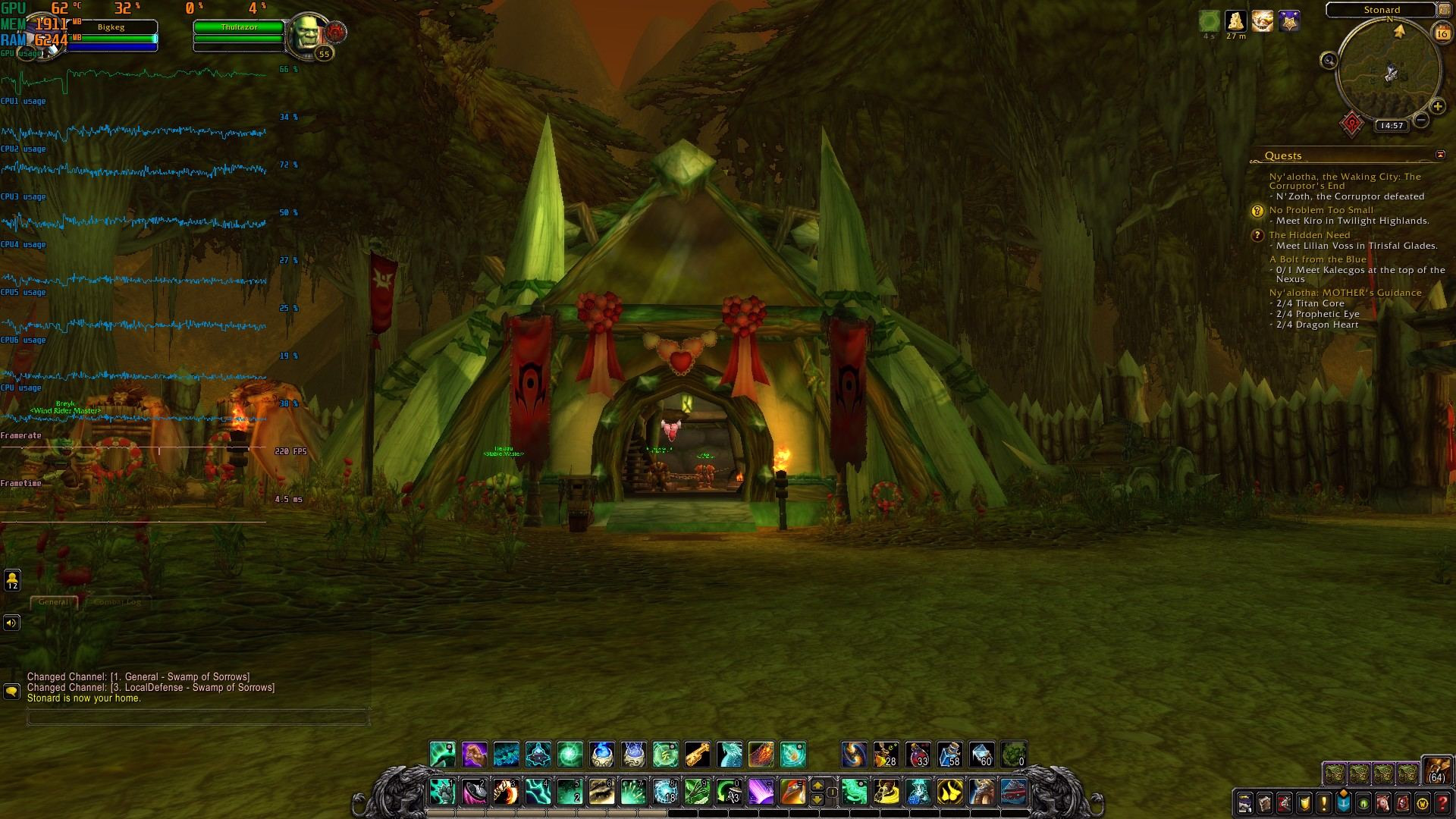The width and height of the screenshot is (1456, 819).
Task: Toggle the speaker voice chat button
Action: point(11,623)
